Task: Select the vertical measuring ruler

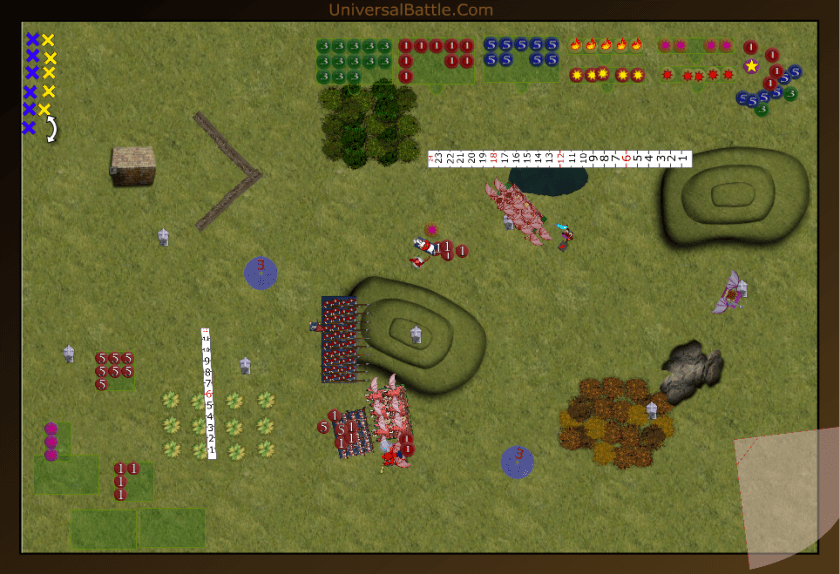Action: (x=209, y=393)
